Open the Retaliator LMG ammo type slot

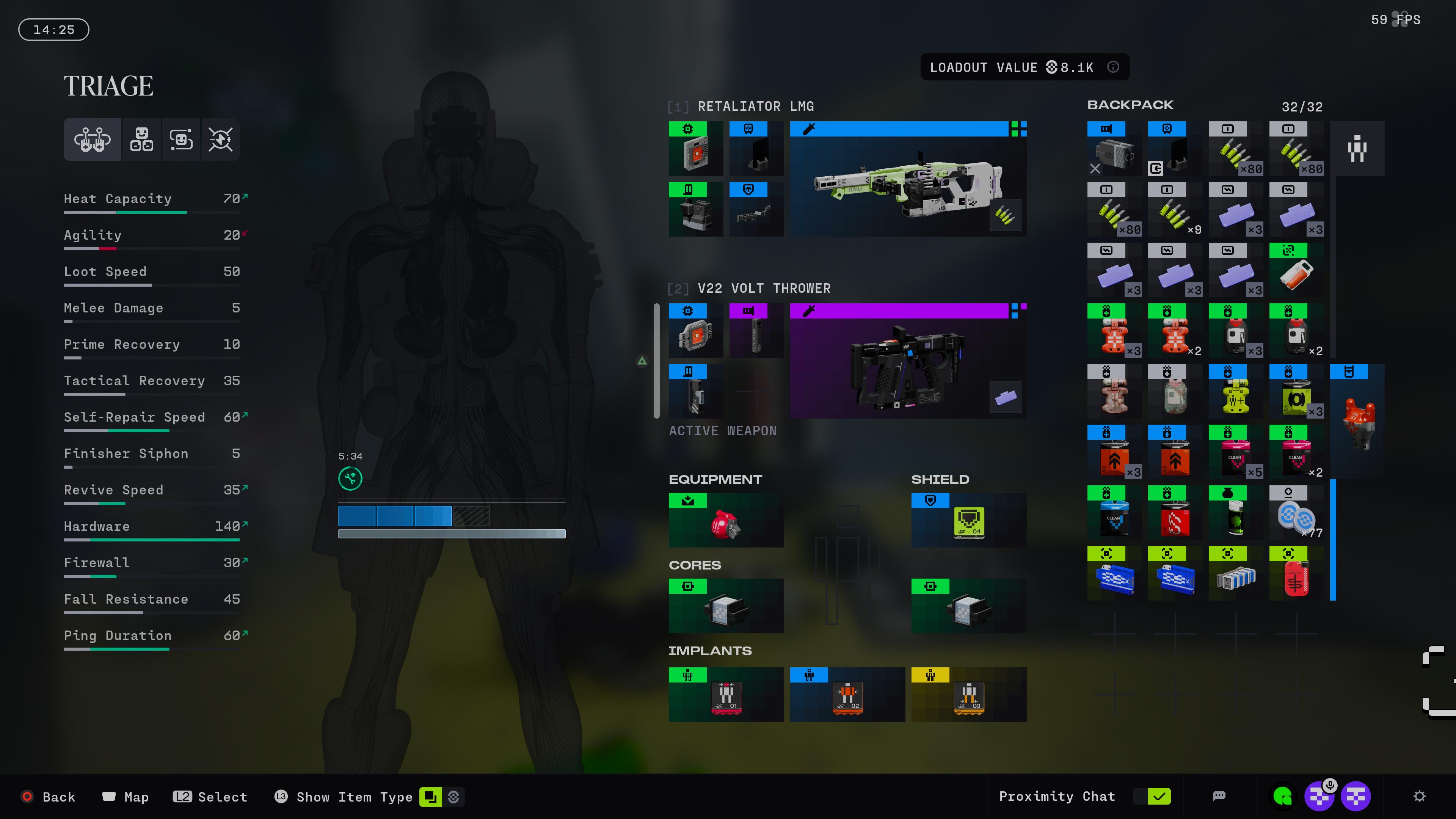click(1005, 215)
